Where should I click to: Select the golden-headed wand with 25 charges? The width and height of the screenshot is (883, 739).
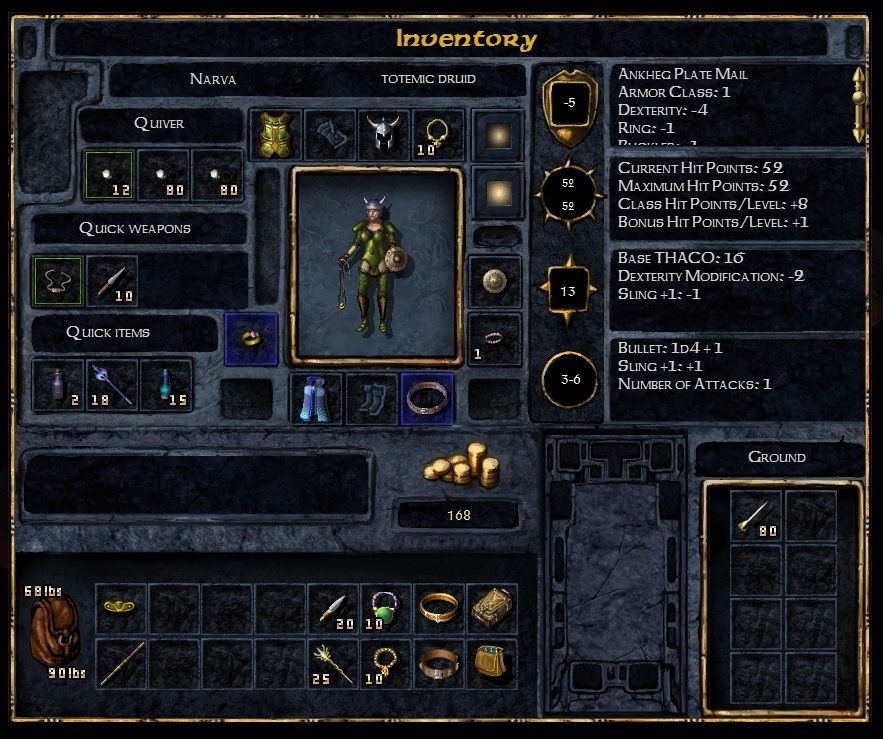point(333,663)
